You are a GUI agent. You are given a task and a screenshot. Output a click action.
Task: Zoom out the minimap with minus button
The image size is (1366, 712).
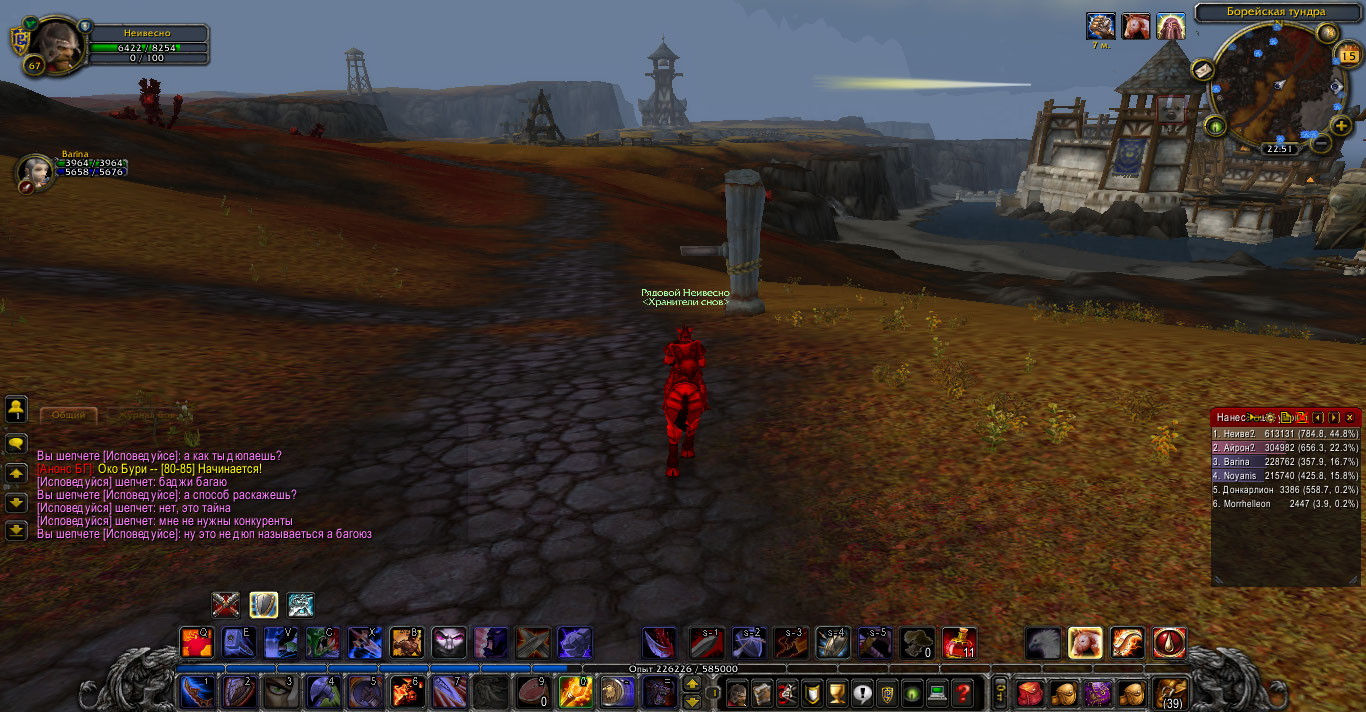point(1321,143)
